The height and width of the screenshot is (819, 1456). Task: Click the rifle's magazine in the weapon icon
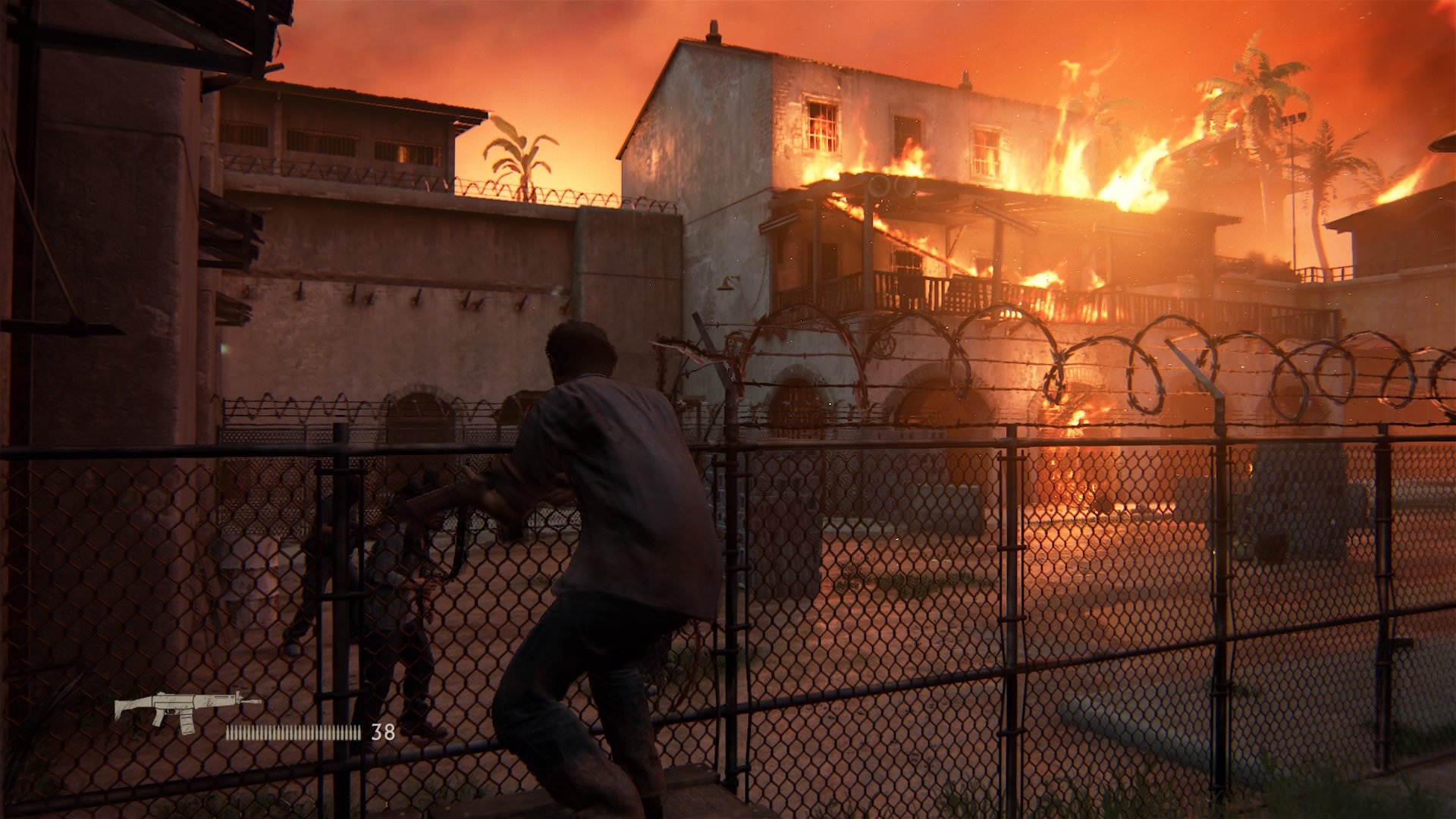click(x=187, y=723)
